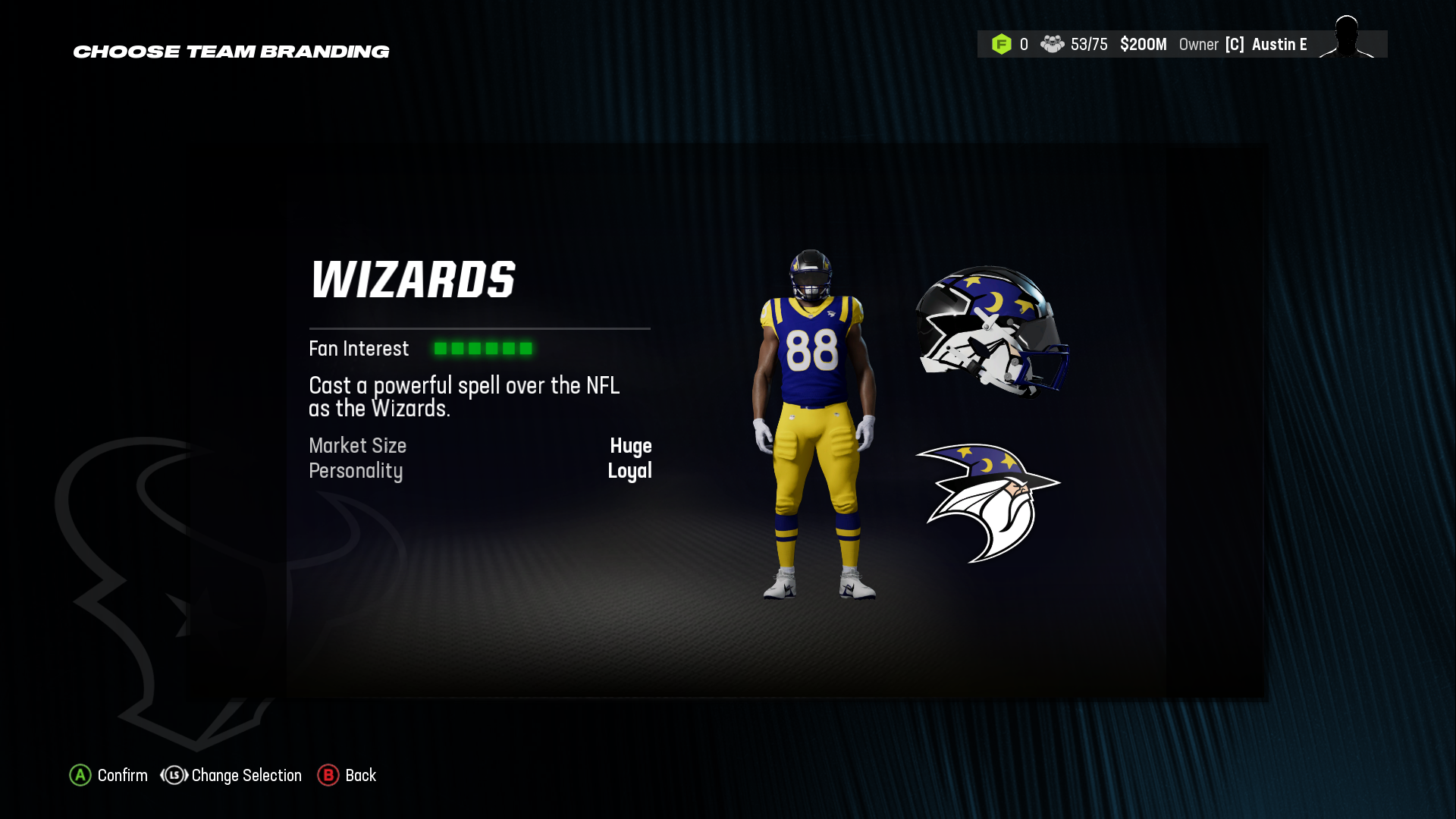The image size is (1456, 819).
Task: Confirm the Wizards team branding
Action: coord(121,776)
